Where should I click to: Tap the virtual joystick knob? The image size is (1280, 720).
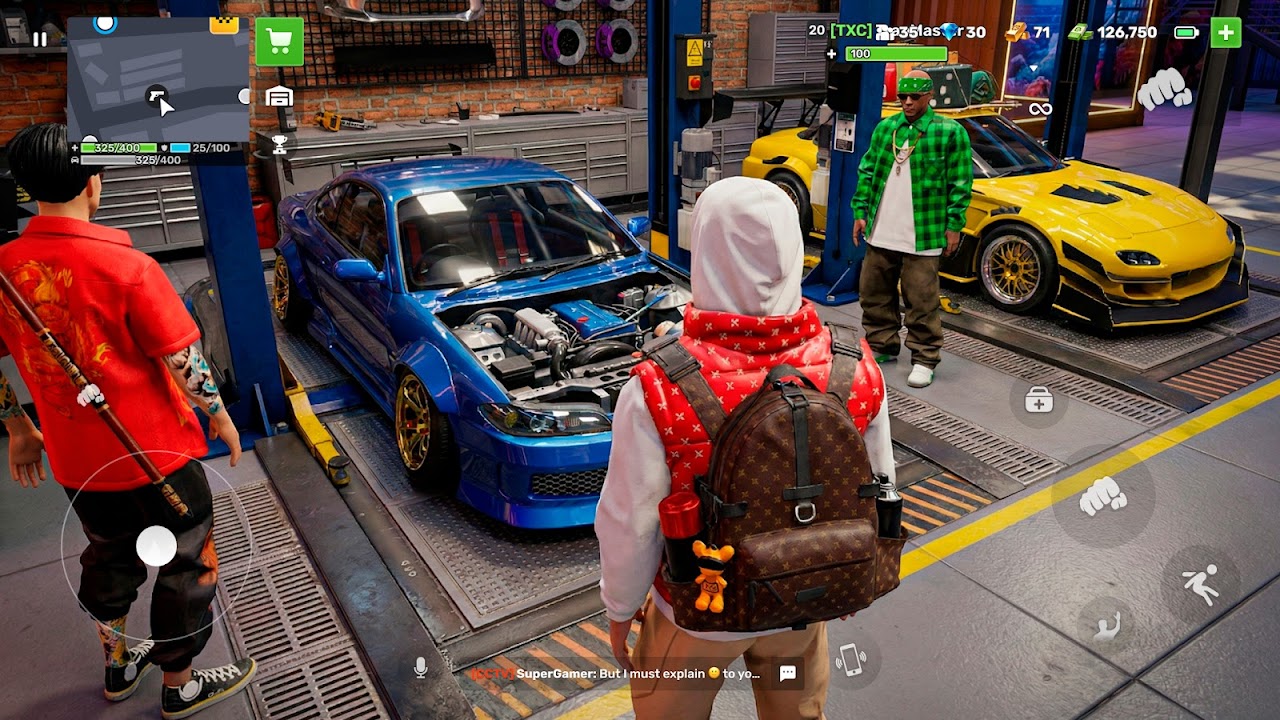156,546
